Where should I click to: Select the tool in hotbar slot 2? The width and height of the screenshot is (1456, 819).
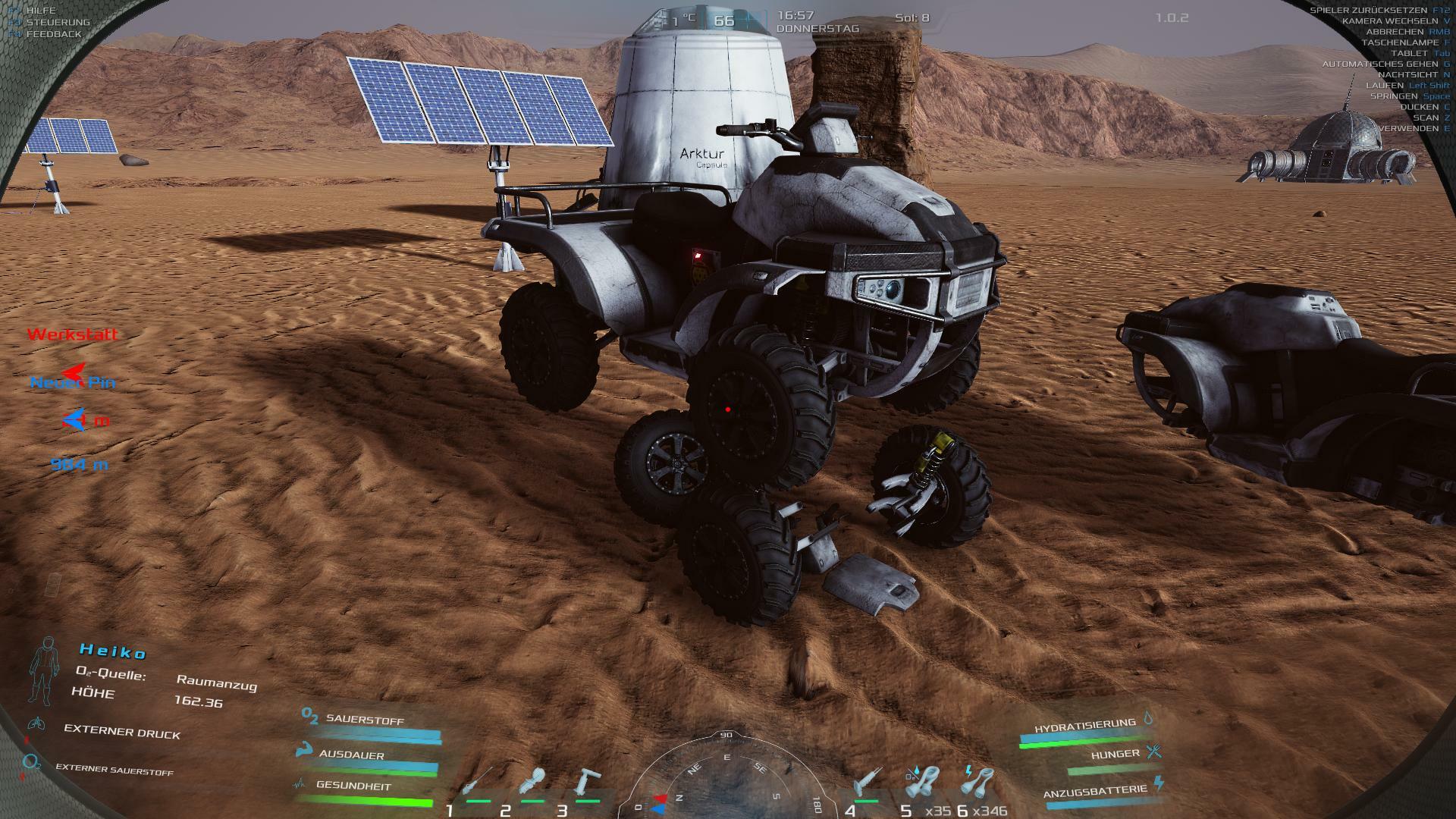[x=532, y=784]
